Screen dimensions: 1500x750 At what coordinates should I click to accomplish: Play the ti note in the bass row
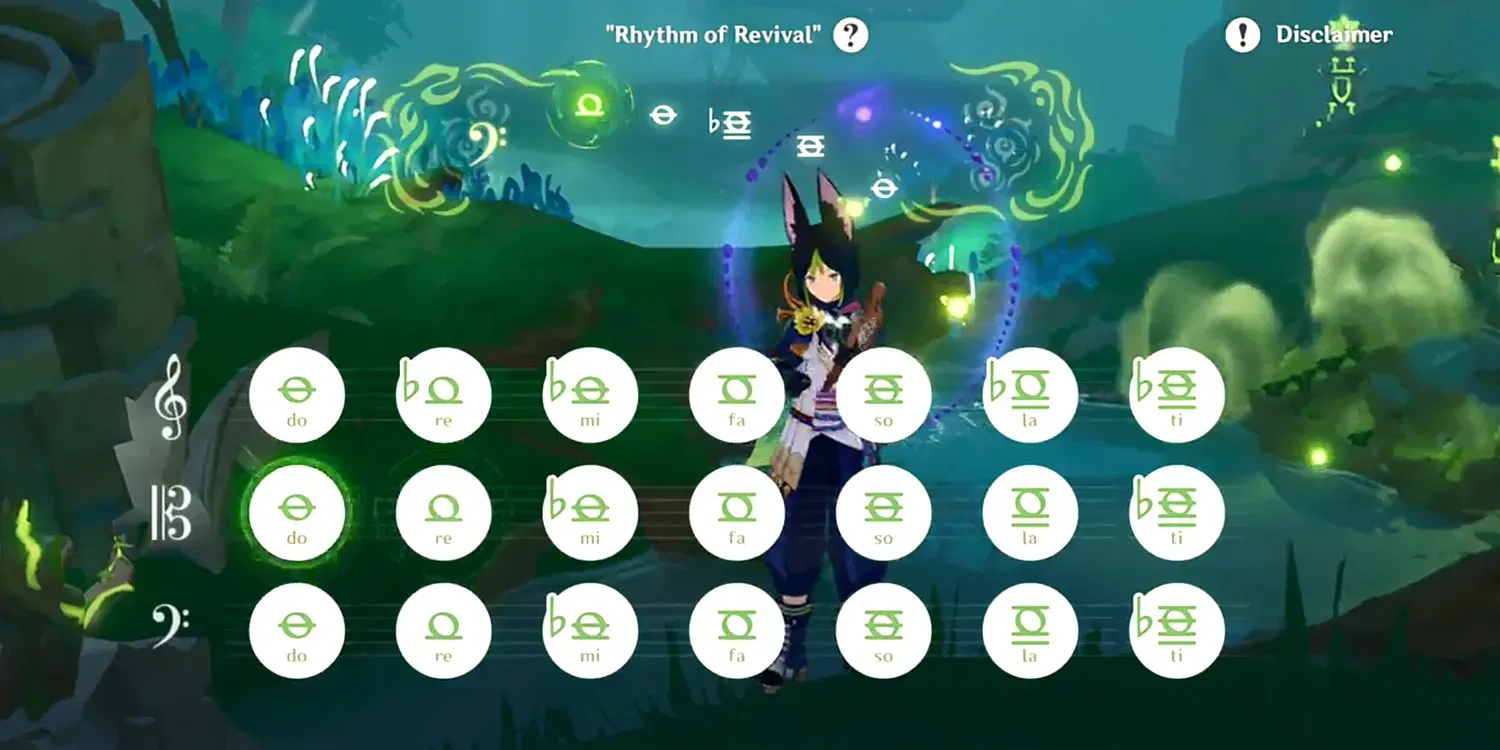point(1176,630)
